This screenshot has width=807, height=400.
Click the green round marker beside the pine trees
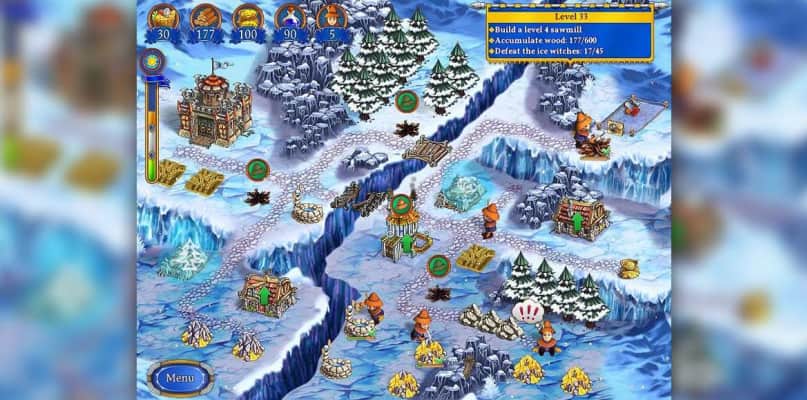[x=406, y=100]
